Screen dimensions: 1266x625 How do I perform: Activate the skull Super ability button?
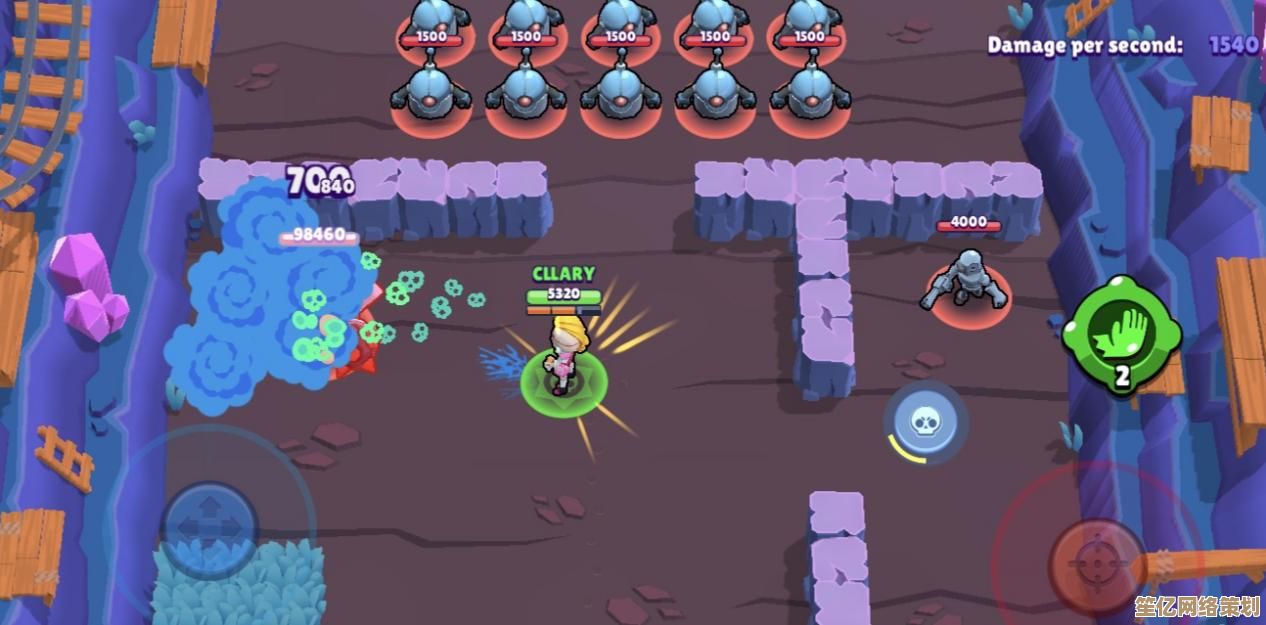pos(925,422)
